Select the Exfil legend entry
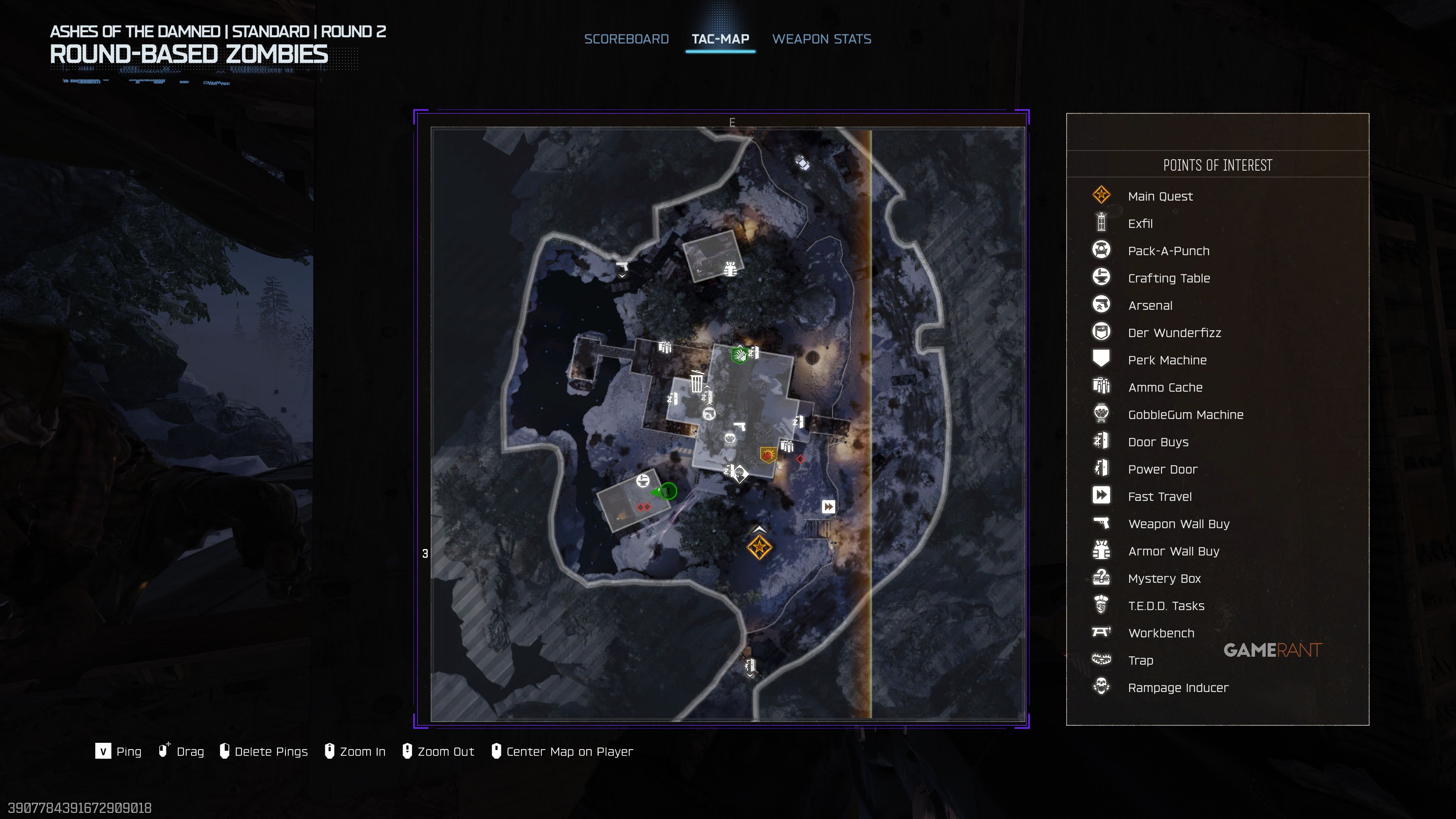This screenshot has height=819, width=1456. [1140, 224]
